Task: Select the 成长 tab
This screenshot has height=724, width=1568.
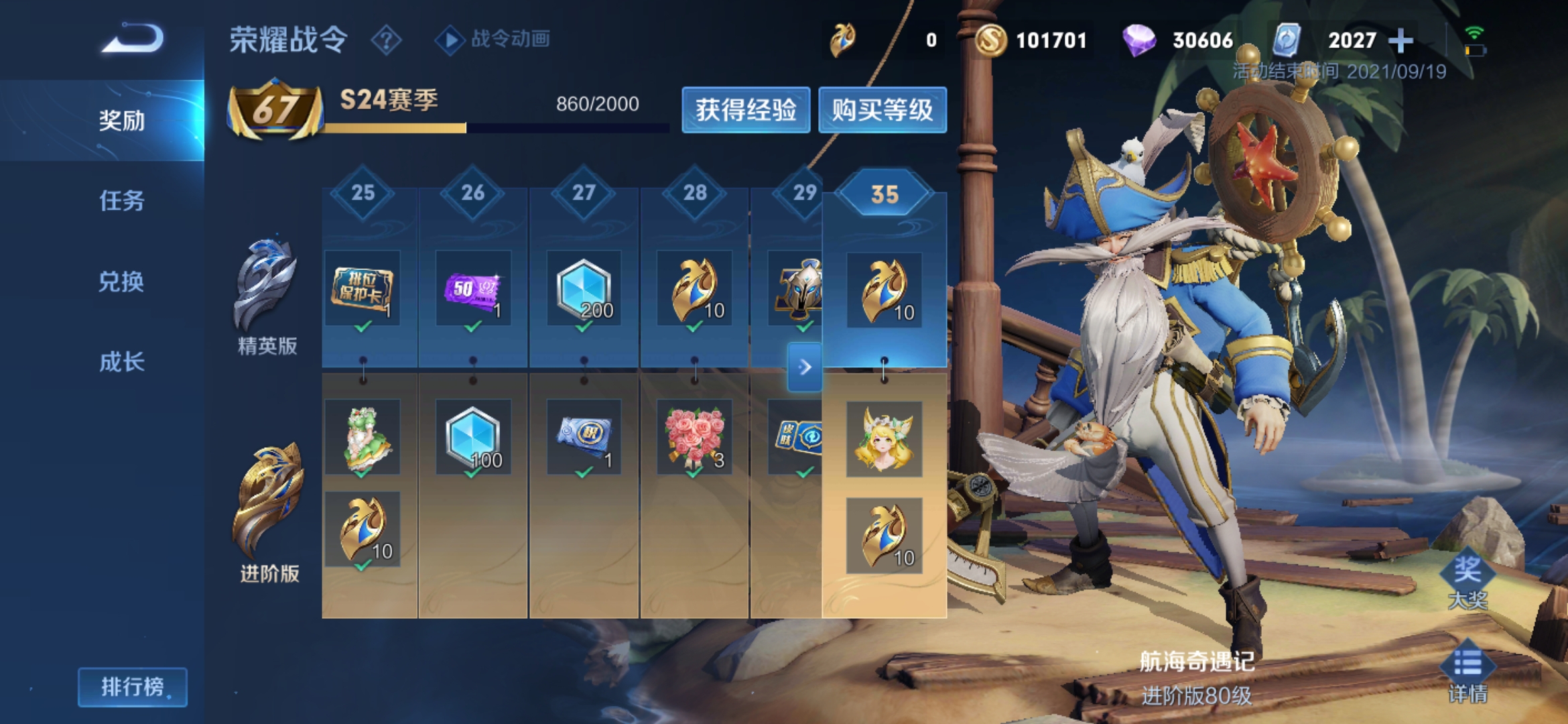Action: coord(121,362)
